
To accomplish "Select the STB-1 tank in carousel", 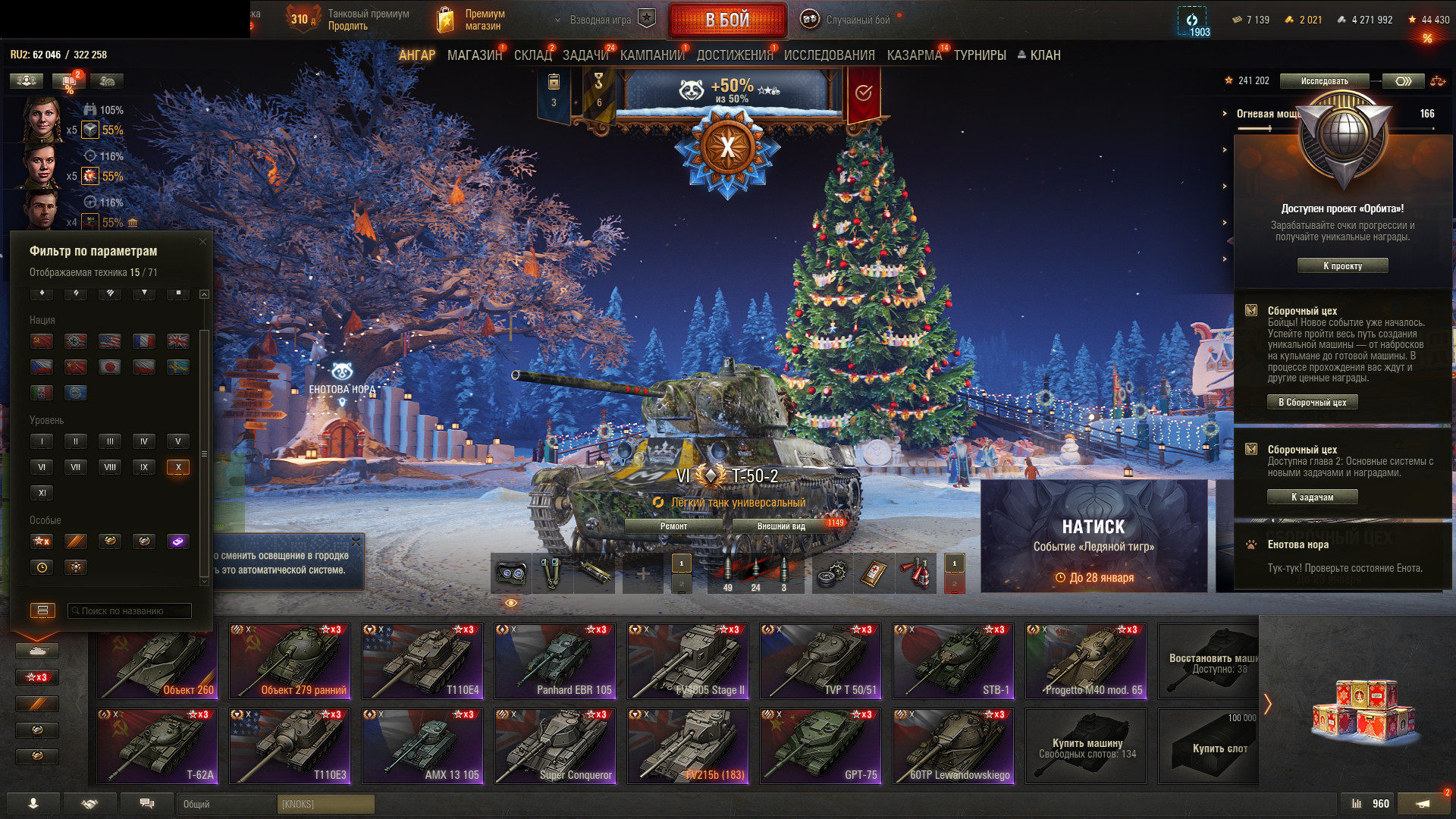I will [x=952, y=661].
